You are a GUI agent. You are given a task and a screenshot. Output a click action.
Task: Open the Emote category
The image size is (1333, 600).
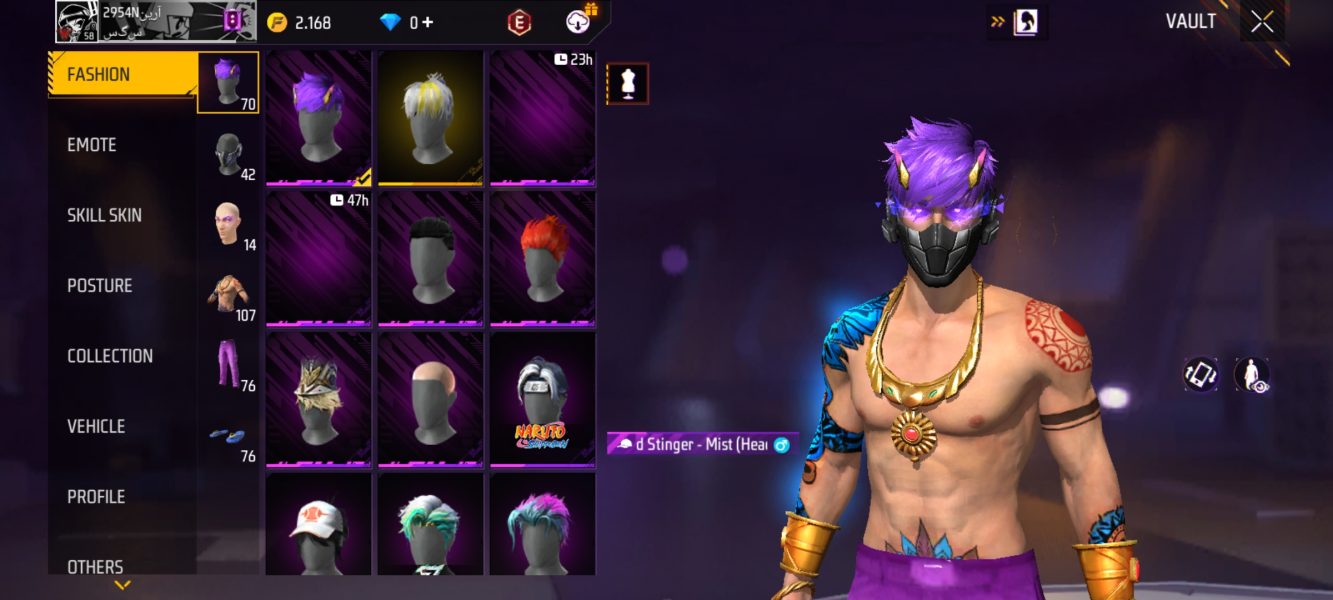(92, 145)
